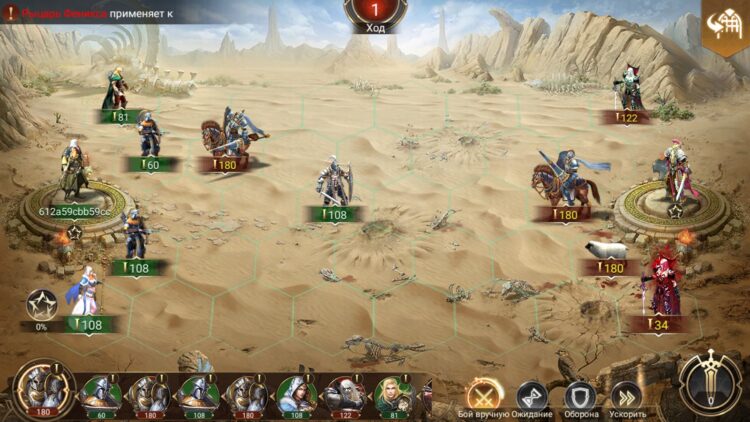Tap the hero star skill icon showing 0%
Viewport: 750px width, 422px height.
coord(42,305)
